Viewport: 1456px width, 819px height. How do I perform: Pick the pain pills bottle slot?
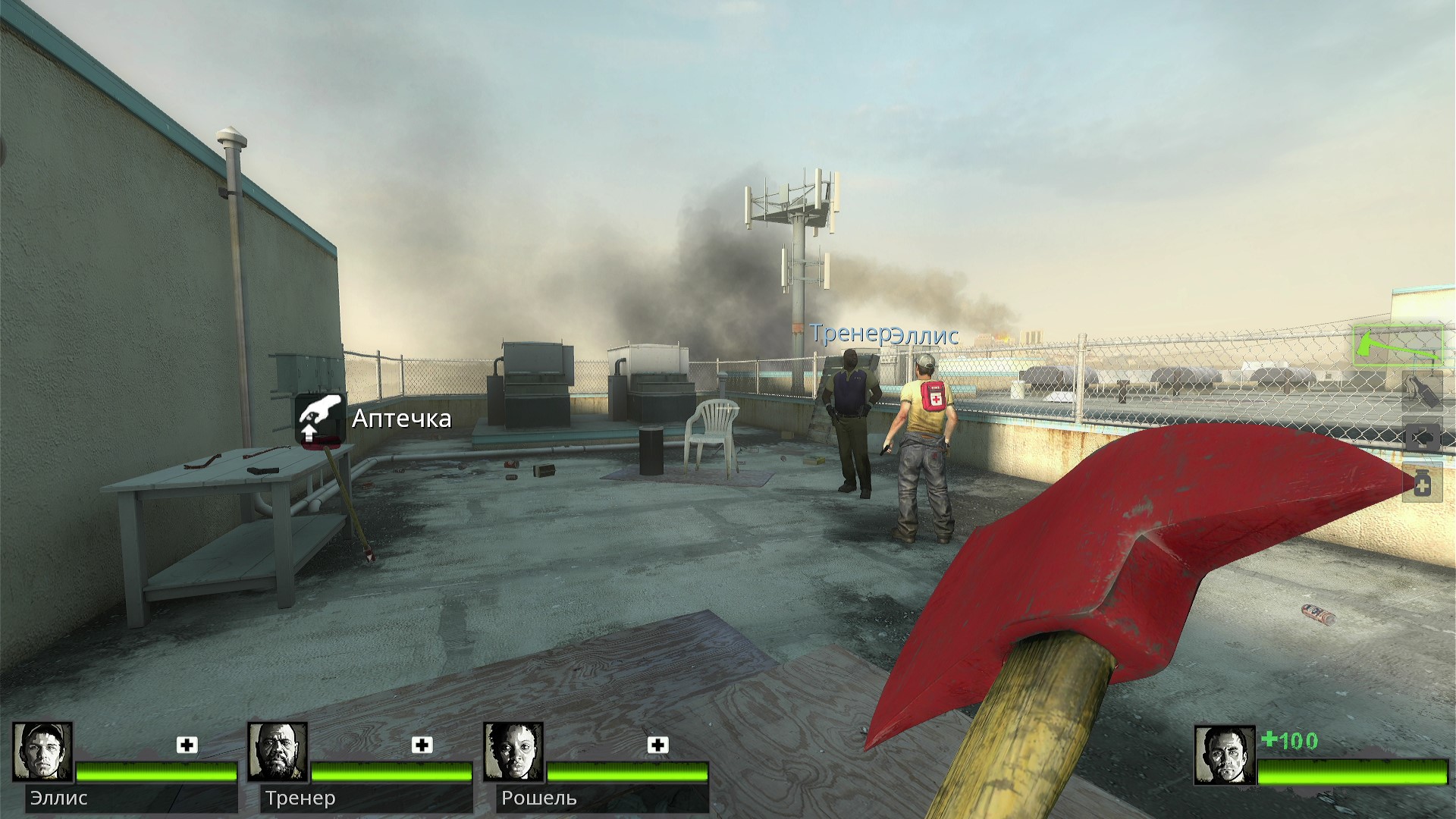(x=1422, y=483)
